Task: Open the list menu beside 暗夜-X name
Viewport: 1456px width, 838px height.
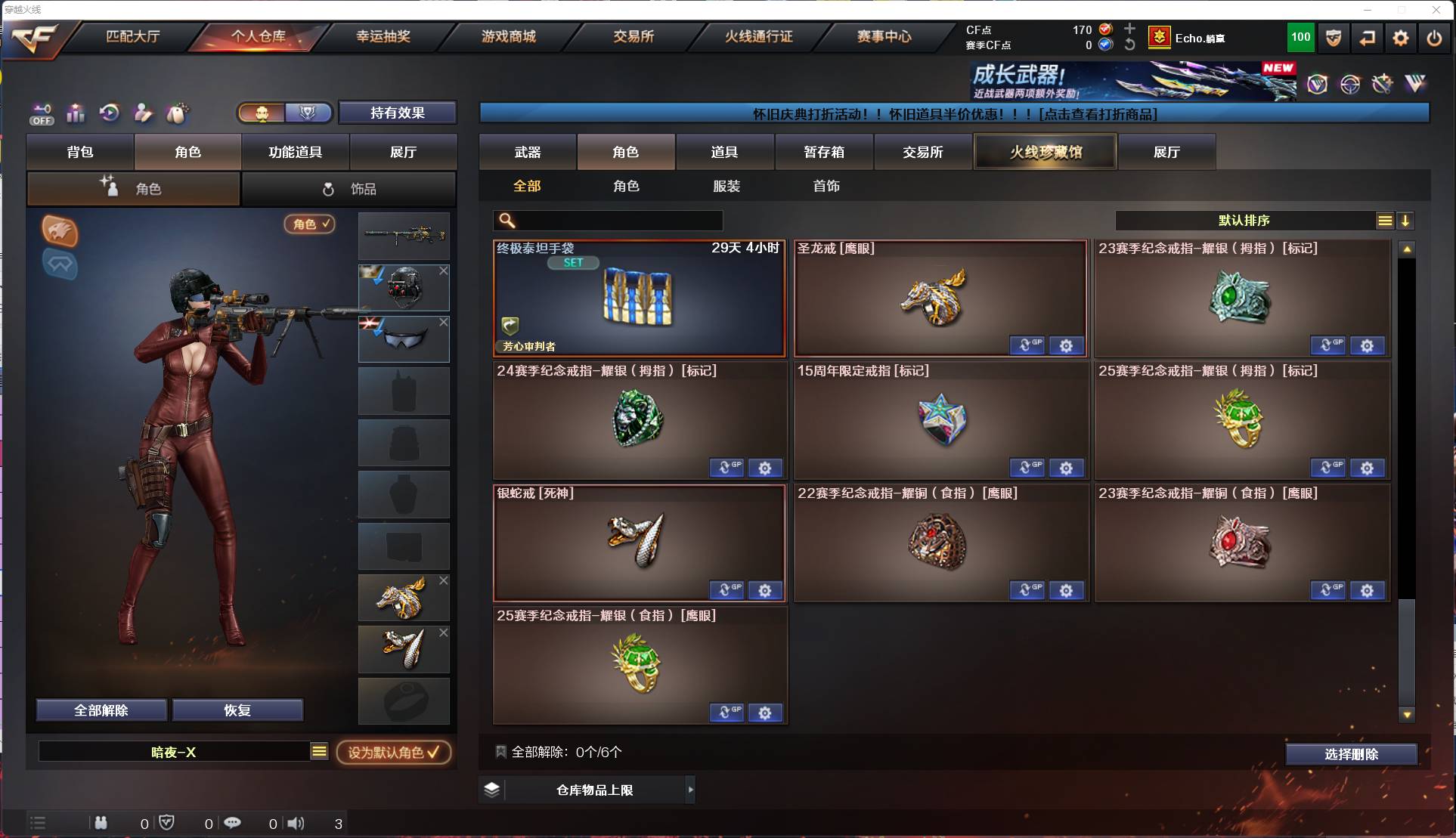Action: [319, 752]
